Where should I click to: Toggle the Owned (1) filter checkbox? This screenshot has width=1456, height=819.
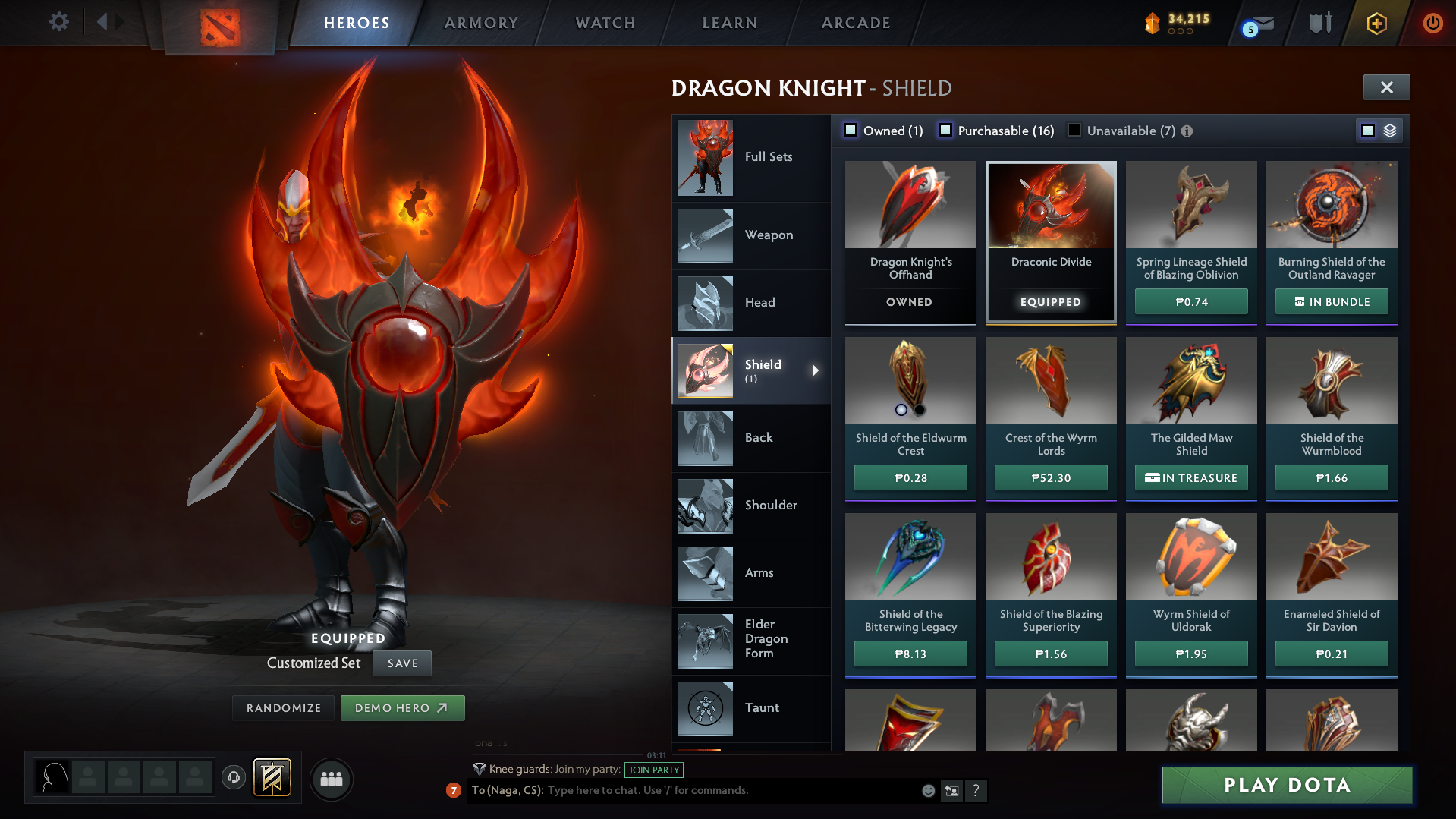click(x=851, y=130)
